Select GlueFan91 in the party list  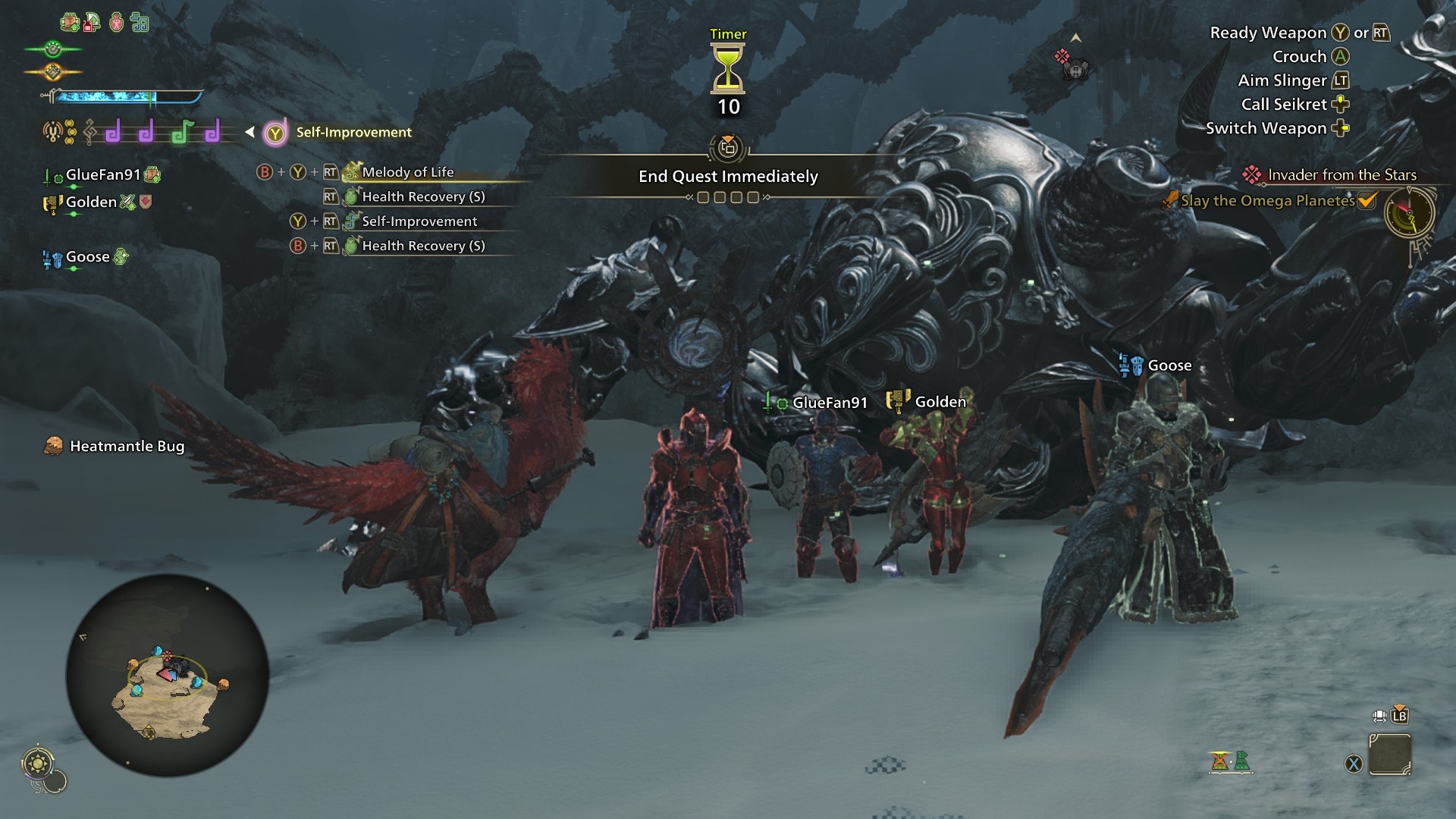pos(103,175)
